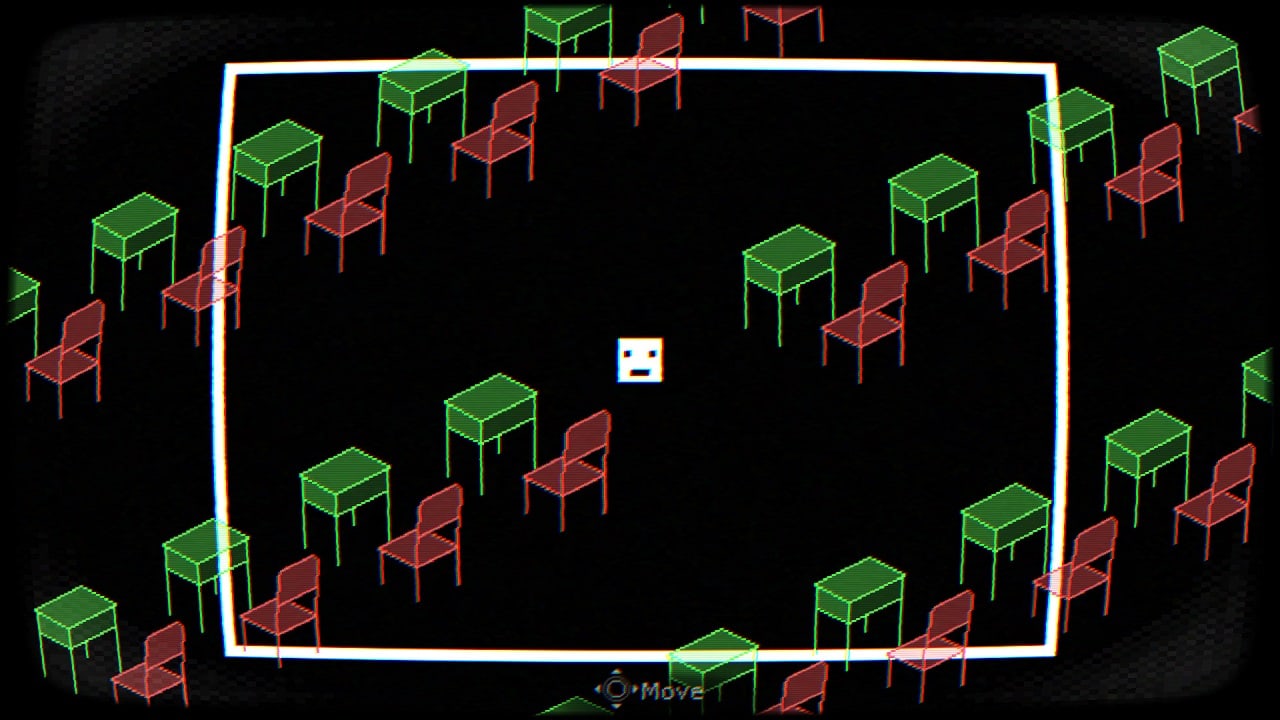The image size is (1280, 720).
Task: Click the analog stick Move icon
Action: 617,690
